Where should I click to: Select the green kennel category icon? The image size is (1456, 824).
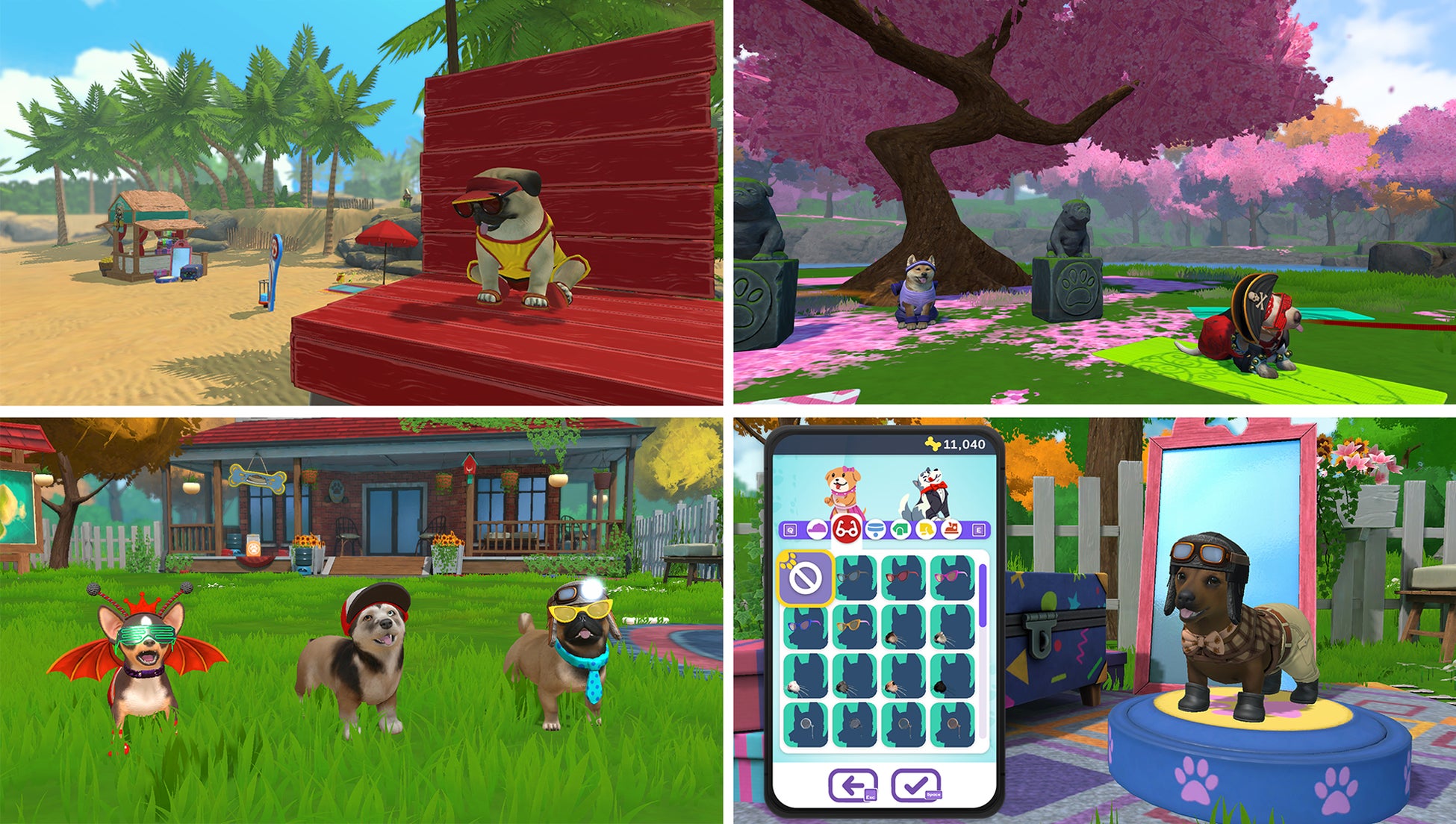[x=900, y=529]
